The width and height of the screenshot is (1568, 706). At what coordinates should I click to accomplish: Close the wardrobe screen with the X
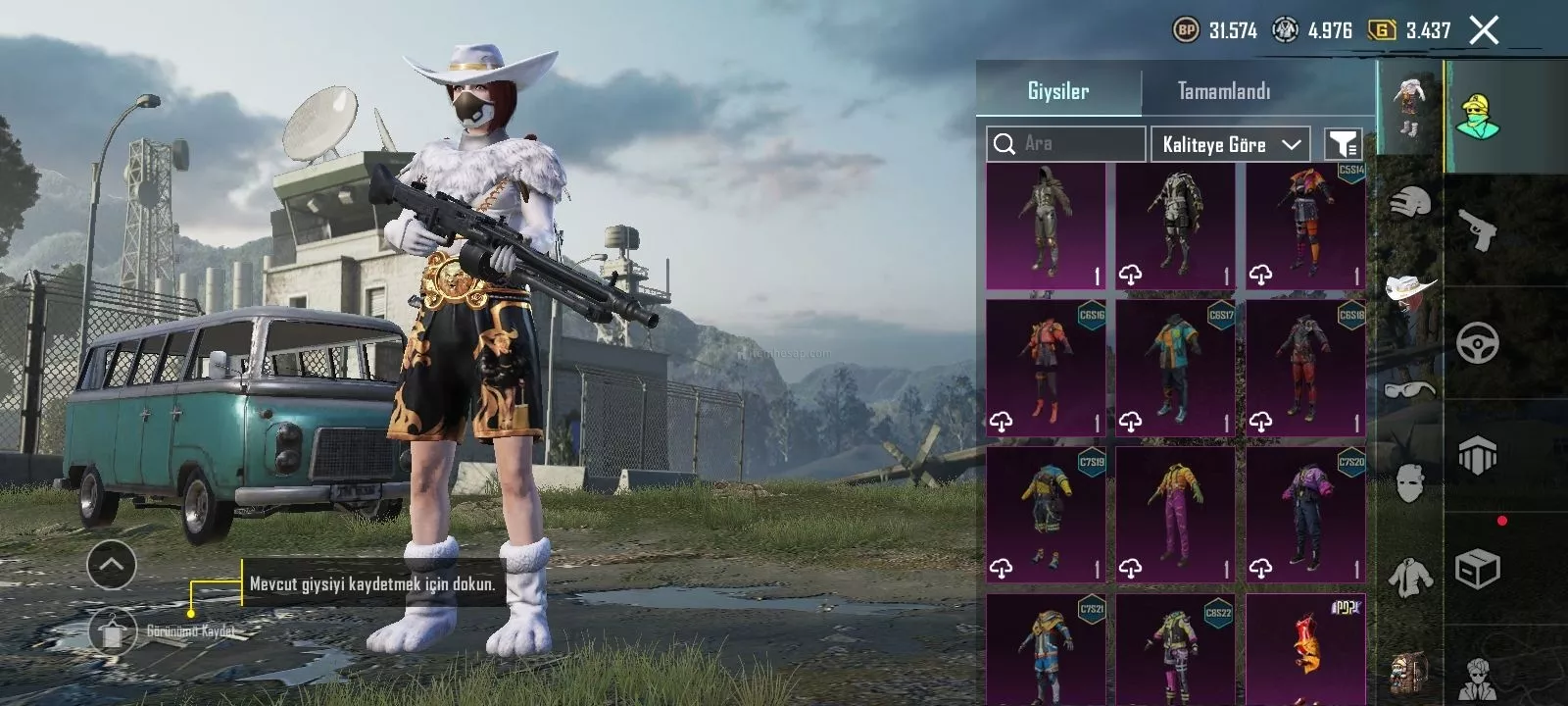click(x=1484, y=30)
